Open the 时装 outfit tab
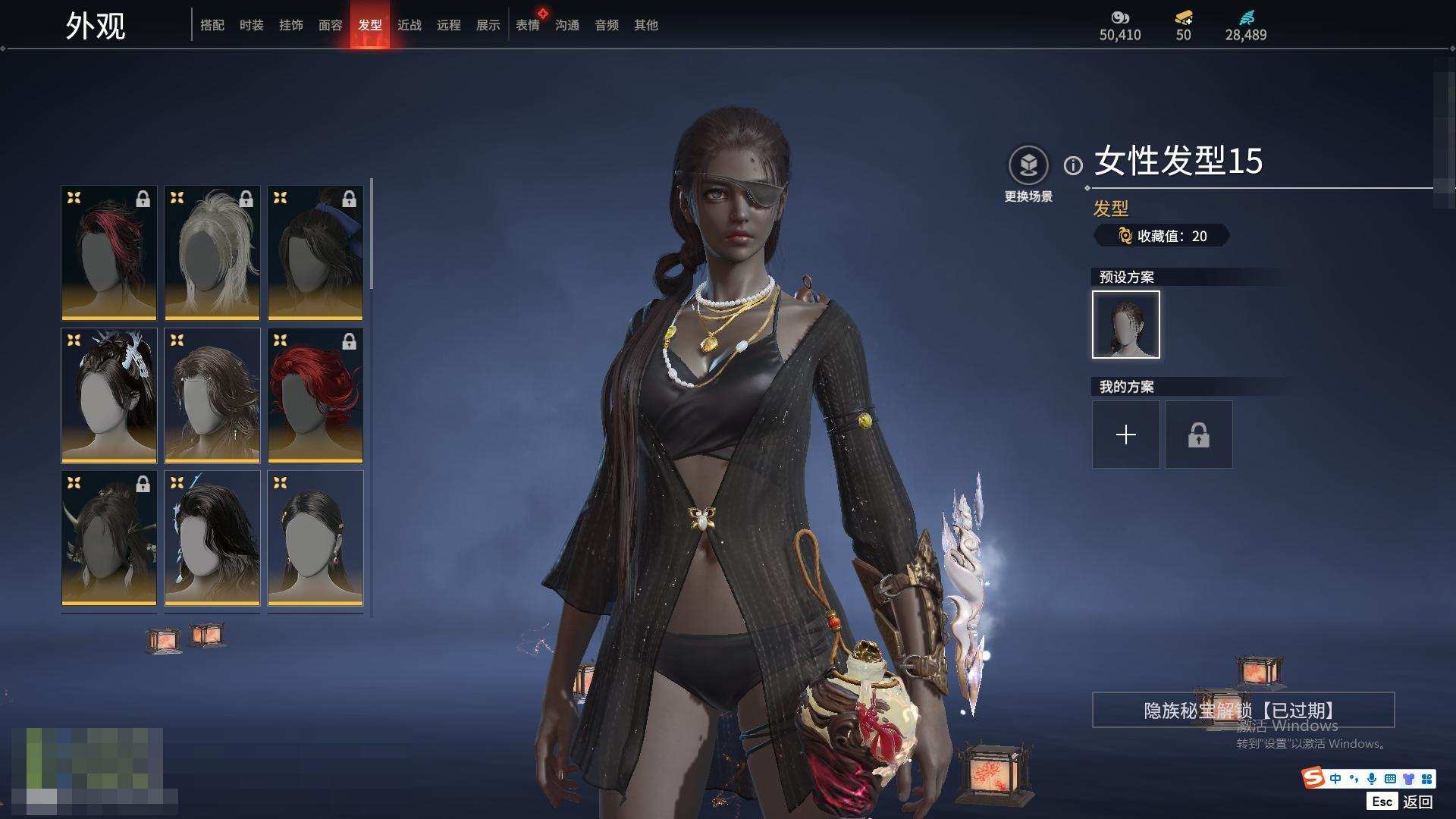This screenshot has width=1456, height=819. click(x=252, y=25)
